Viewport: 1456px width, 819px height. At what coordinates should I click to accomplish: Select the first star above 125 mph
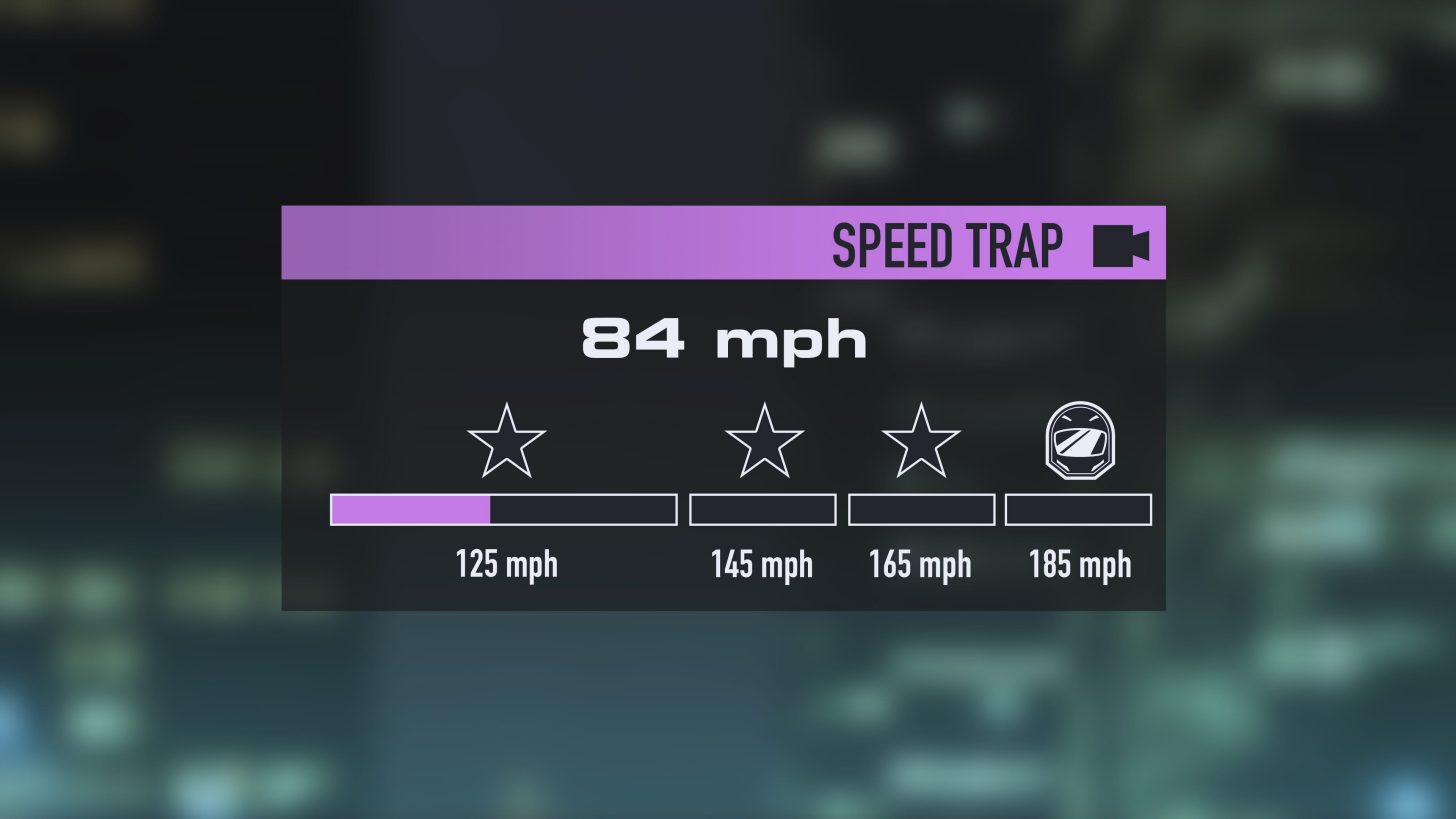point(506,441)
